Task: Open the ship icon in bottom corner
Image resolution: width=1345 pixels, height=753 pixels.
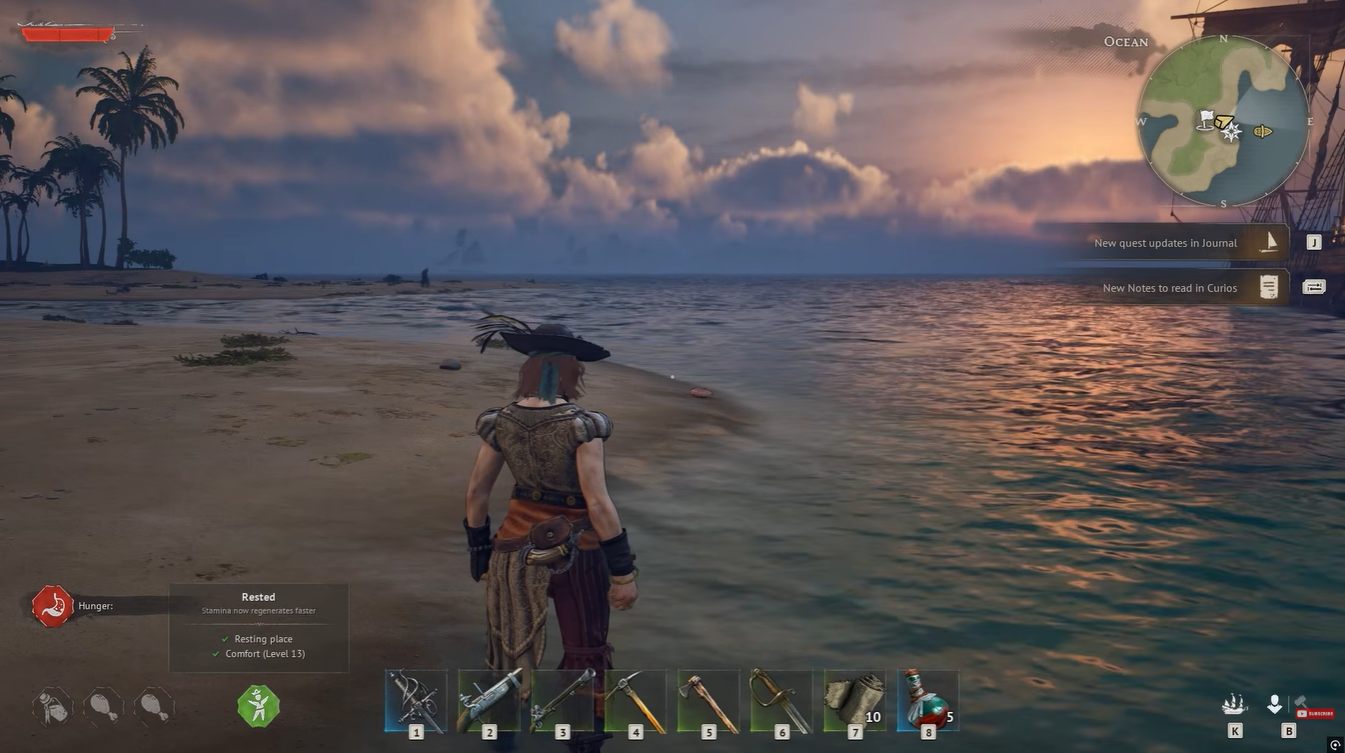Action: coord(1235,705)
